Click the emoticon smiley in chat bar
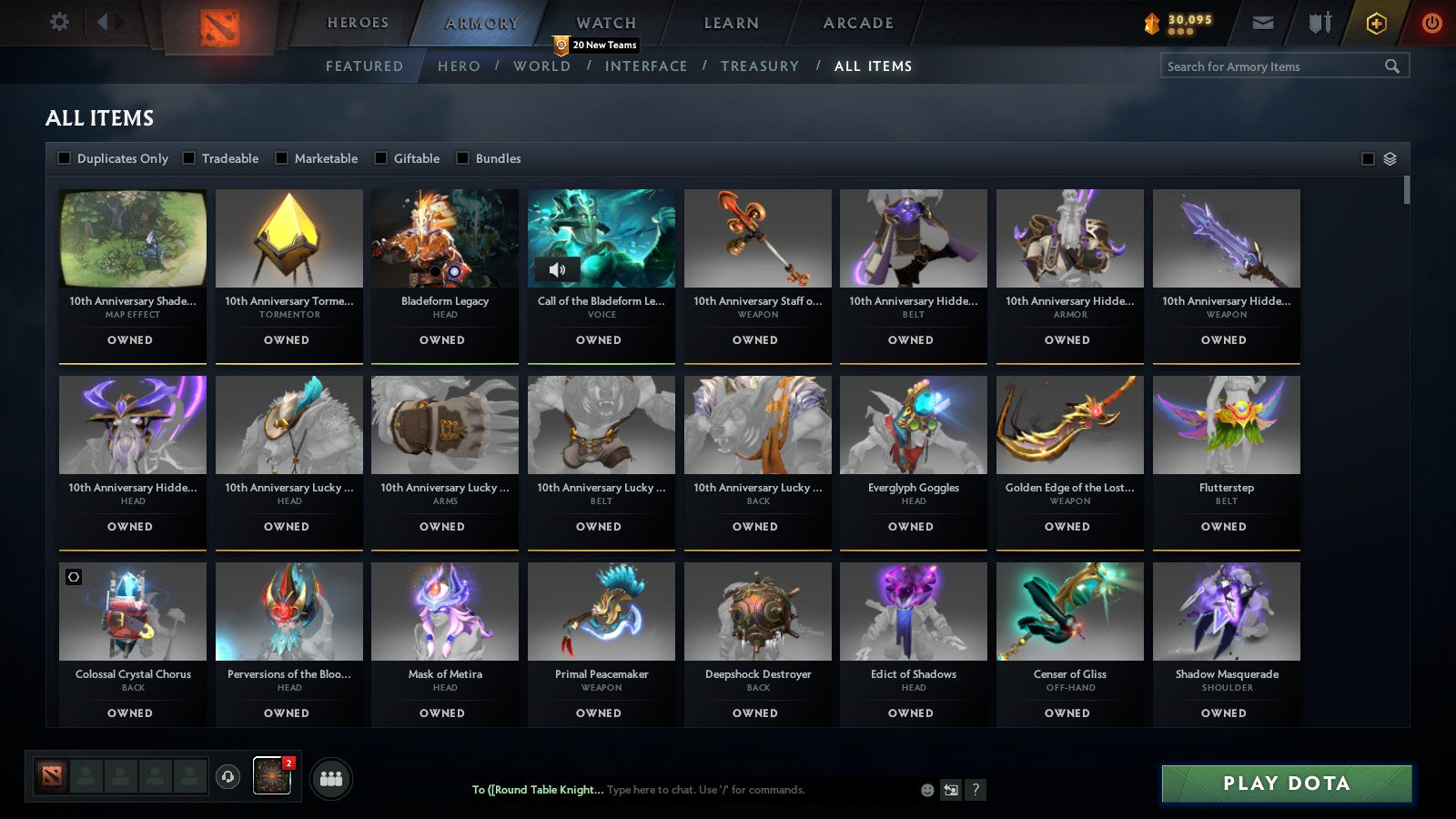Viewport: 1456px width, 819px height. [925, 791]
